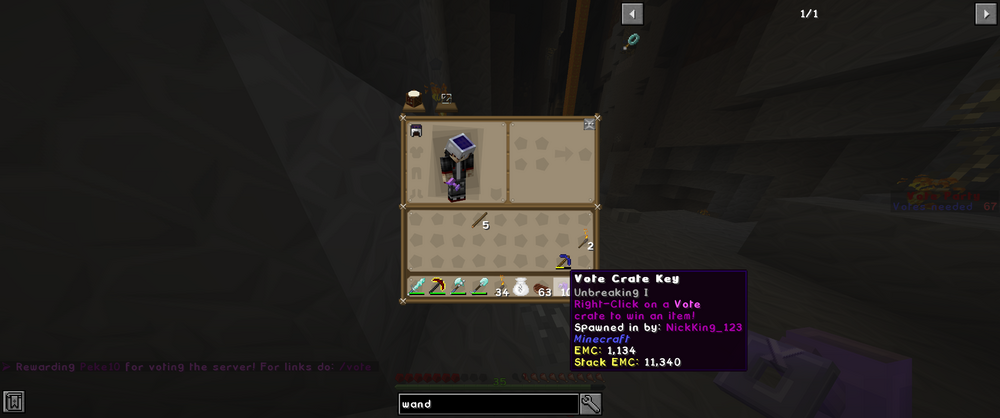Select the Vote Crate Key in inventory
The height and width of the screenshot is (418, 1000).
[563, 262]
